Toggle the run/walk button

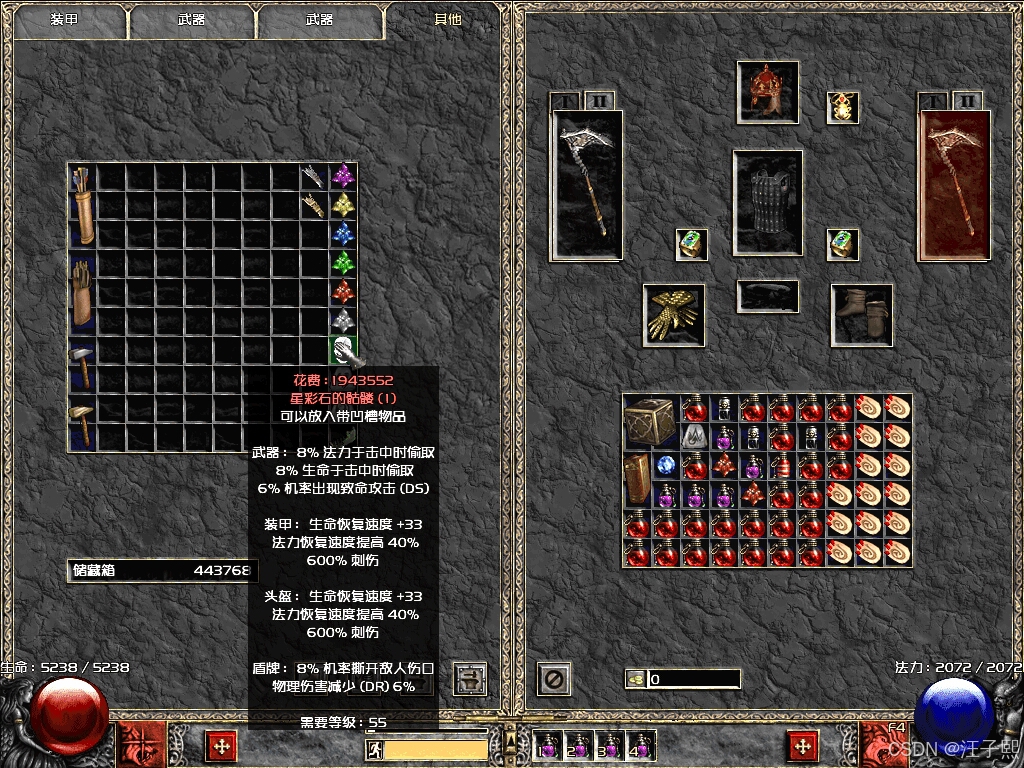[373, 750]
